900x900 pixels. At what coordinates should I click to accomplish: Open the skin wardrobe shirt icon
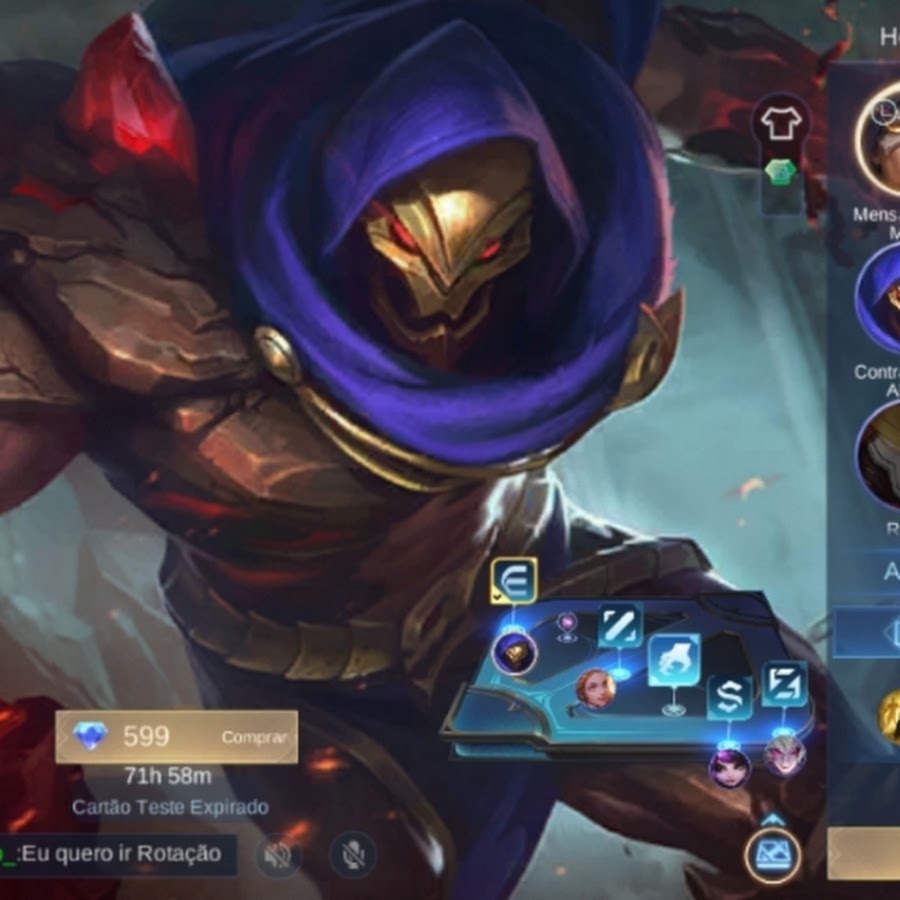(781, 124)
